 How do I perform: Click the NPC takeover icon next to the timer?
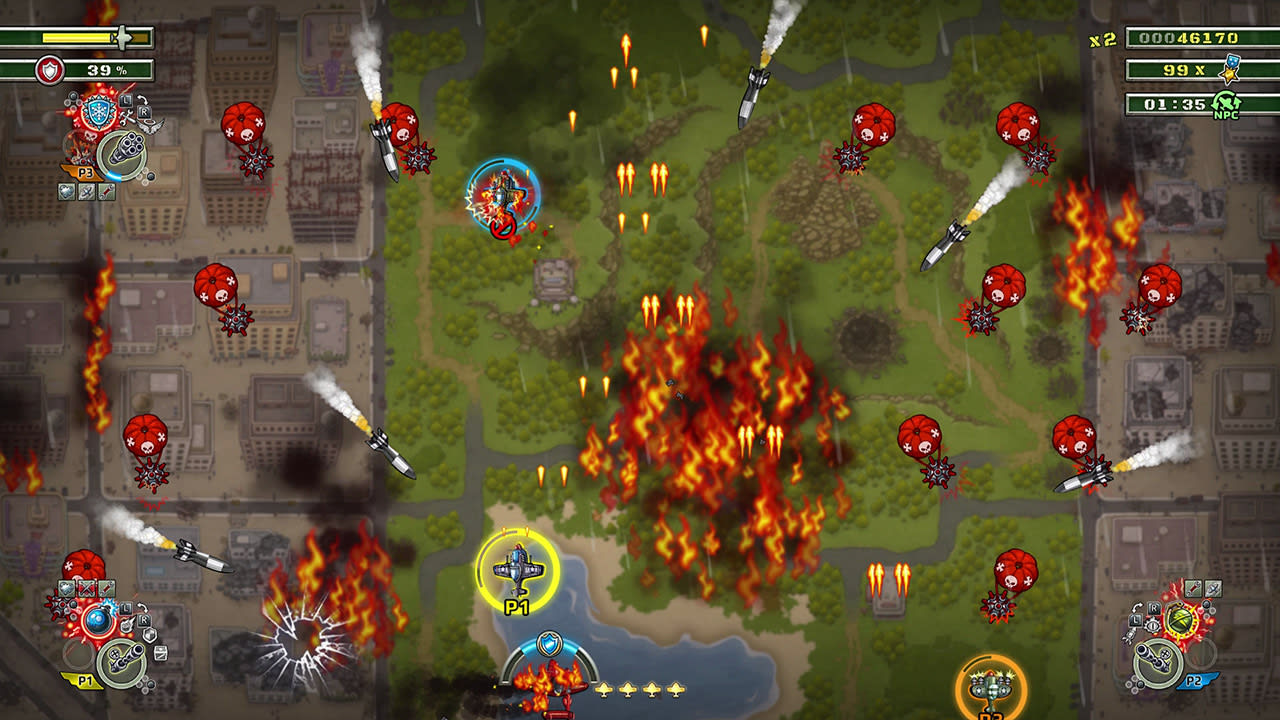click(x=1225, y=101)
